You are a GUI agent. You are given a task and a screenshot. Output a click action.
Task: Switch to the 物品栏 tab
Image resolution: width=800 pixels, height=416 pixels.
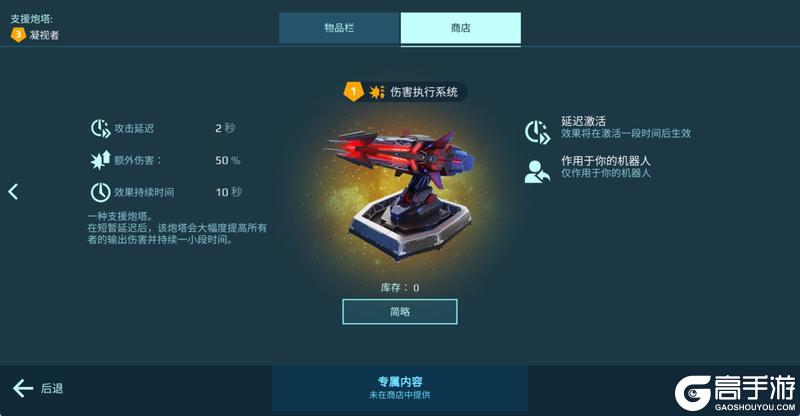tap(339, 28)
